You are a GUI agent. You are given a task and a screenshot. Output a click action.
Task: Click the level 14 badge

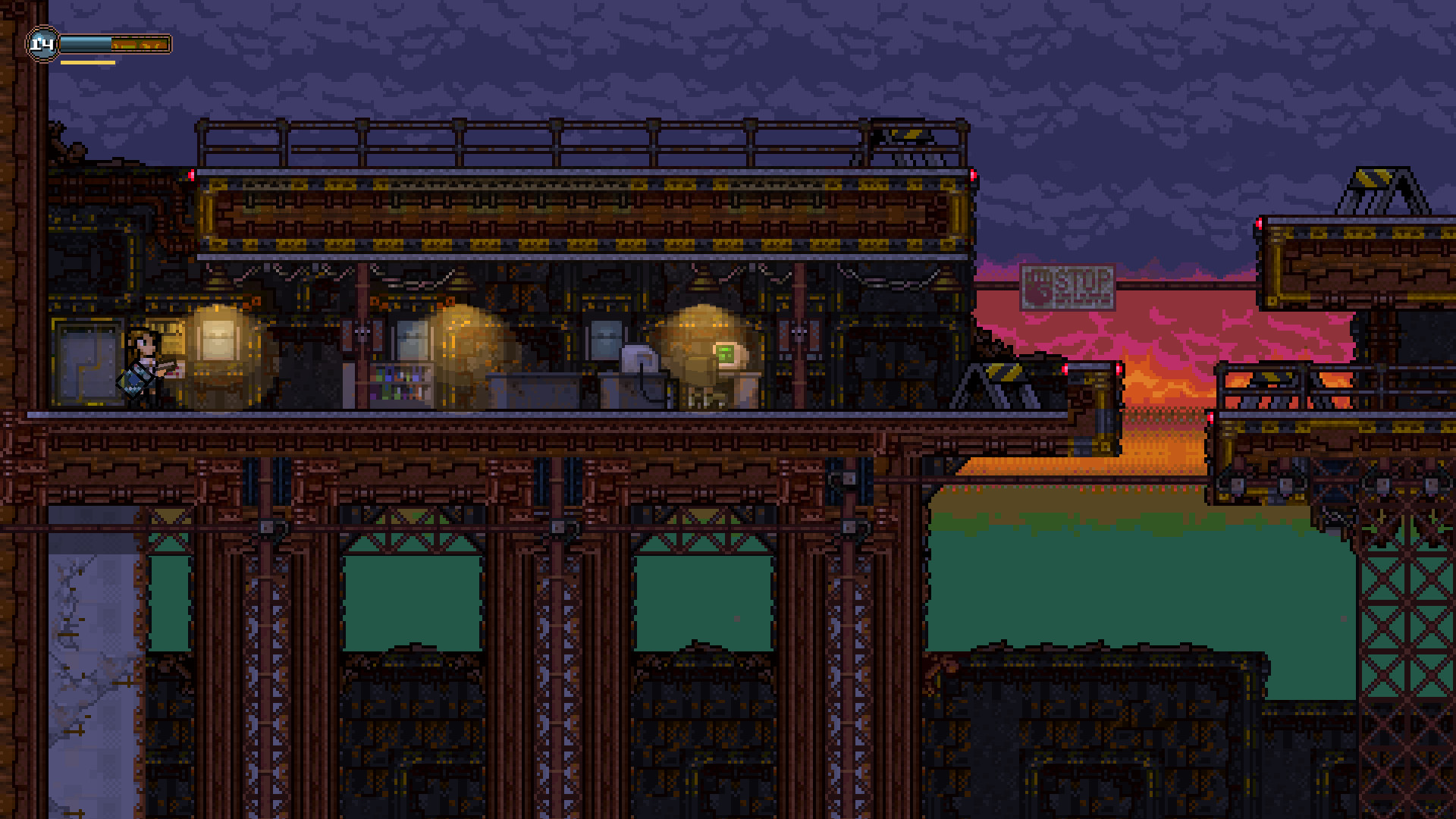42,42
